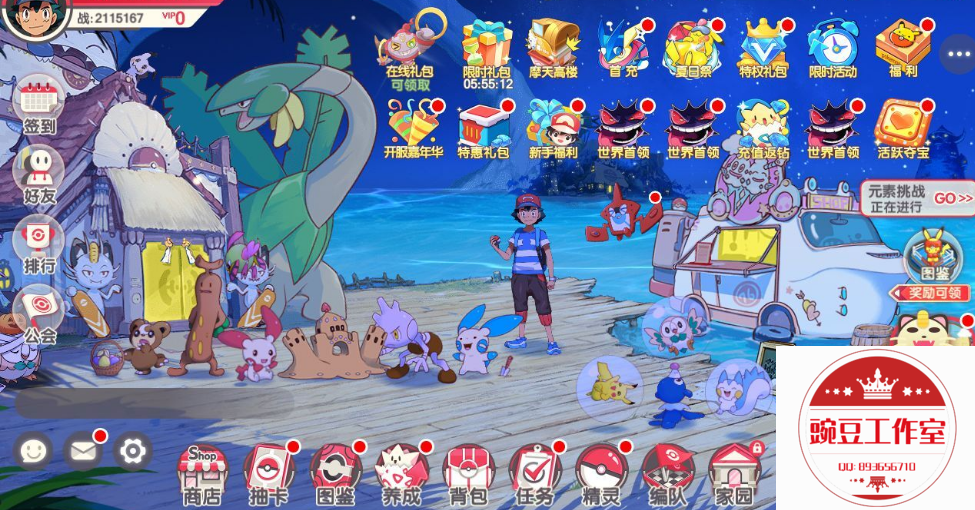975x510 pixels.
Task: Open the 养成 training menu
Action: (401, 473)
